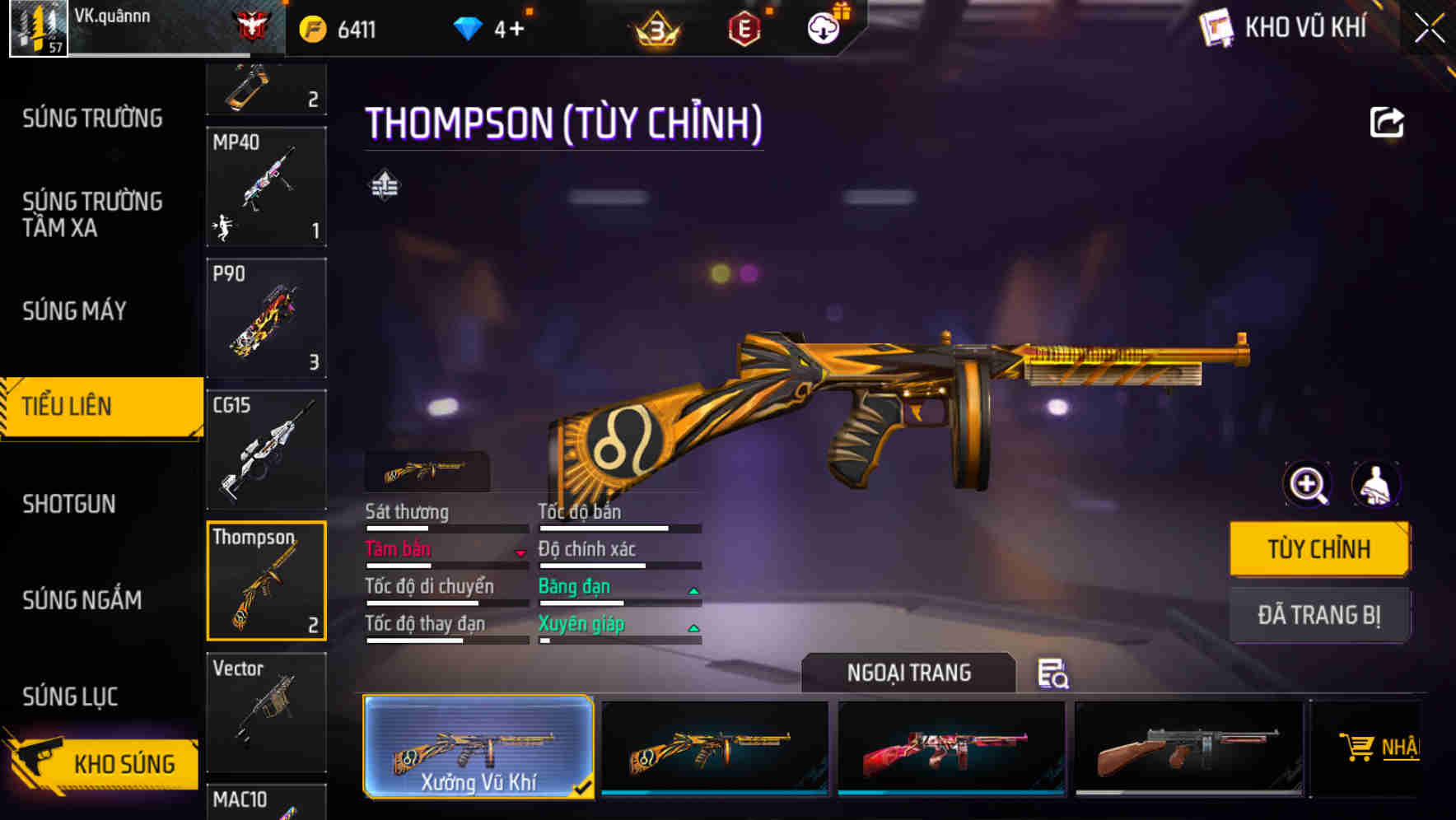Expand the green arrow next to Xuyên giáp
1456x820 pixels.
[x=693, y=627]
